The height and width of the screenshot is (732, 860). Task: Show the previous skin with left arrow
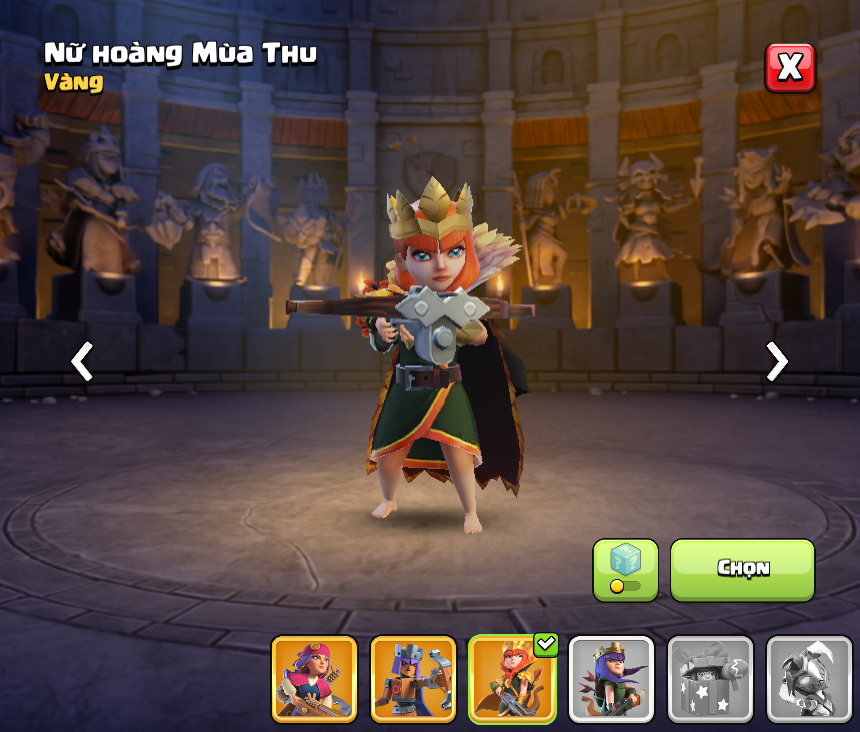82,361
